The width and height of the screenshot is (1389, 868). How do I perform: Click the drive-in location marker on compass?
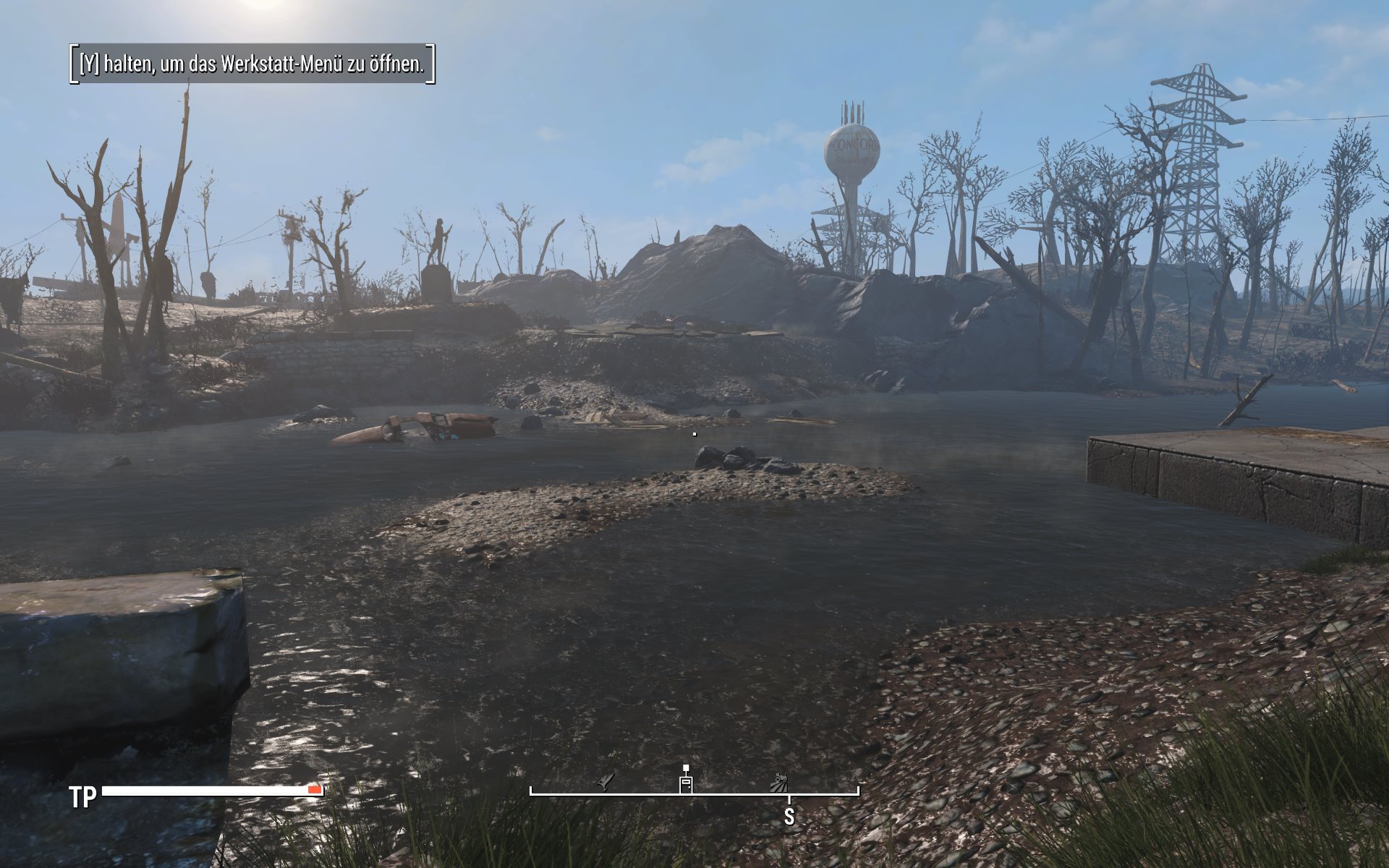pyautogui.click(x=778, y=783)
